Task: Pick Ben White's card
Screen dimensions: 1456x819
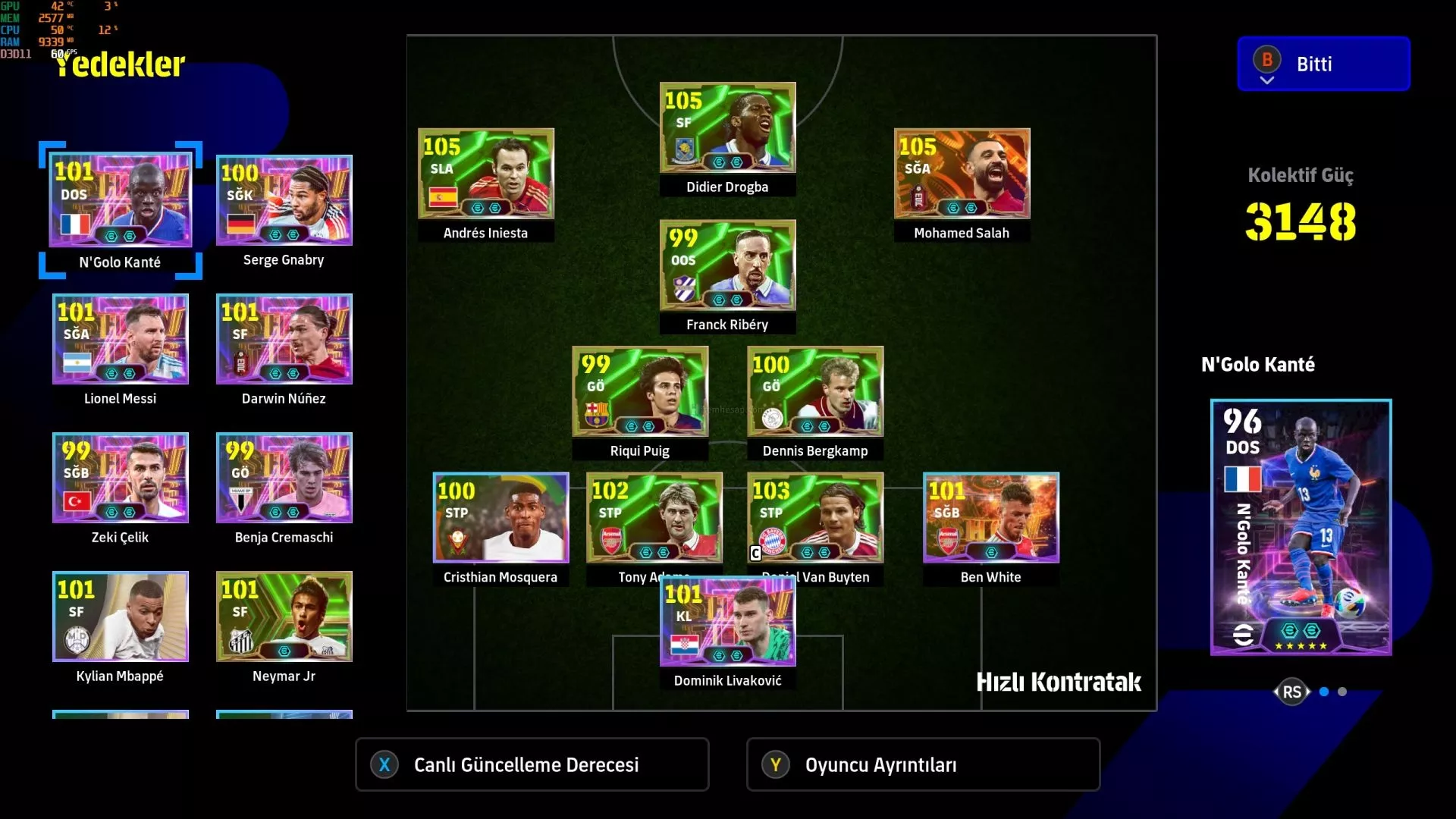Action: tap(990, 518)
